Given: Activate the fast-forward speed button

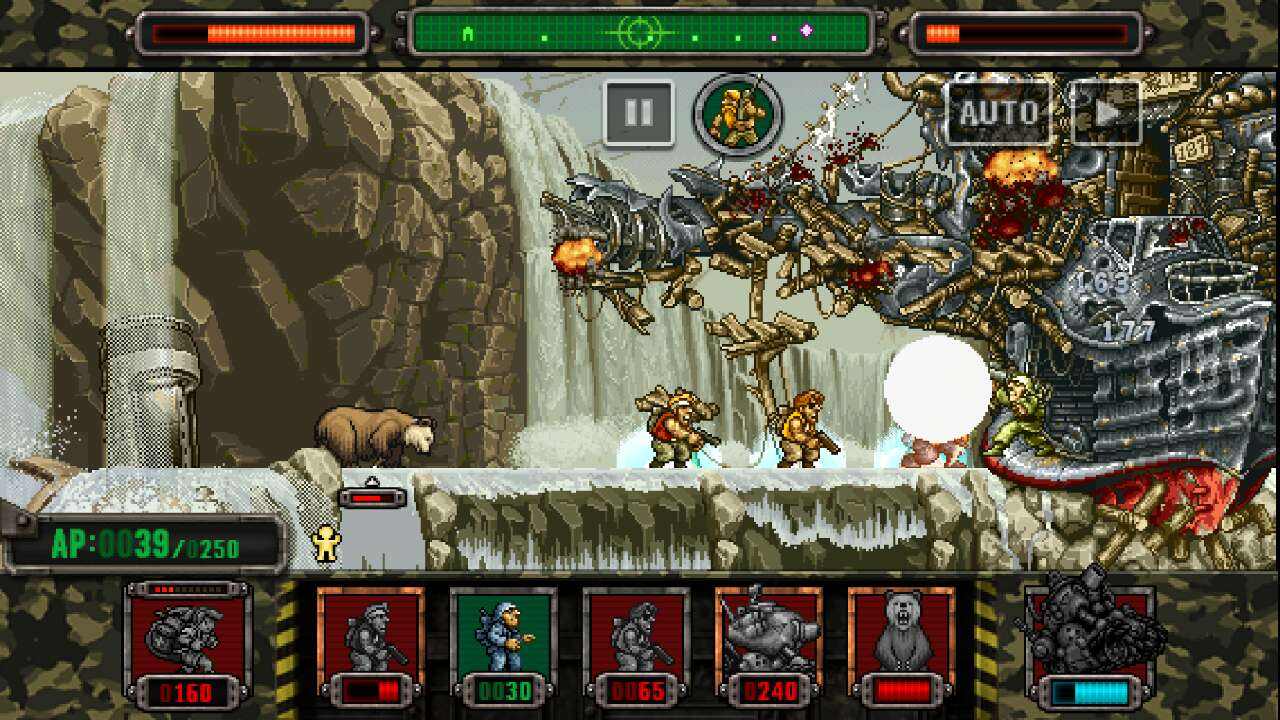Looking at the screenshot, I should tap(1105, 113).
